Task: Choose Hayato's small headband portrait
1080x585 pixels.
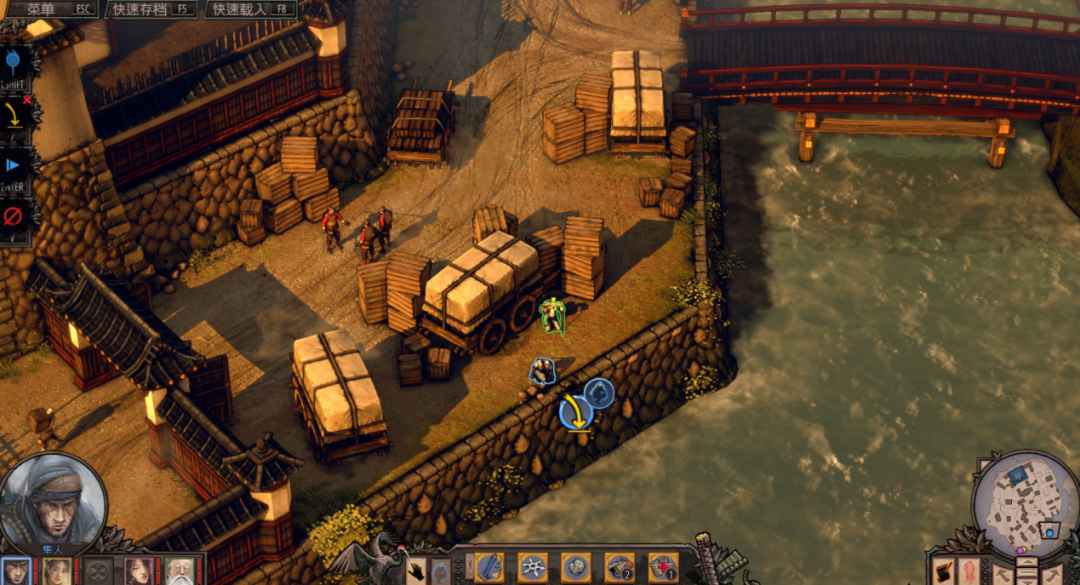Action: click(15, 572)
